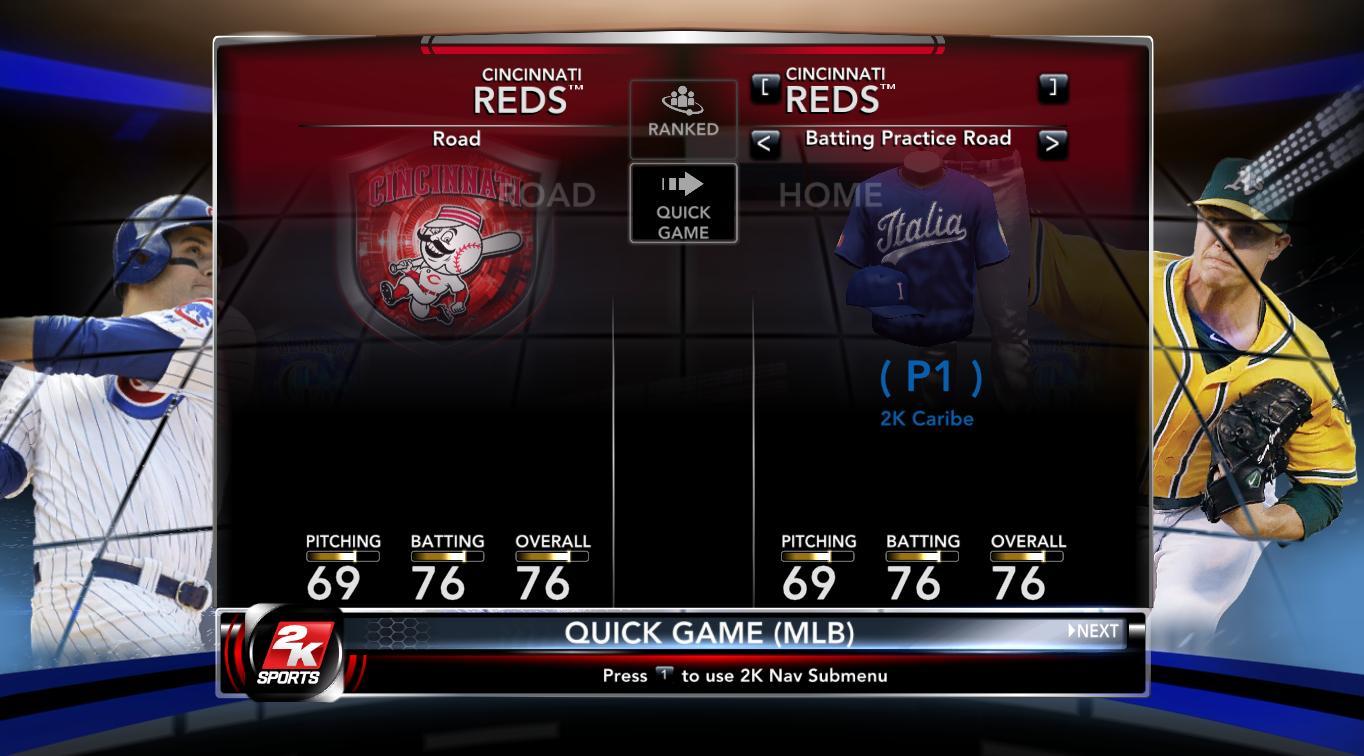Image resolution: width=1364 pixels, height=756 pixels.
Task: Switch to next uniform with right arrow
Action: tap(1052, 143)
